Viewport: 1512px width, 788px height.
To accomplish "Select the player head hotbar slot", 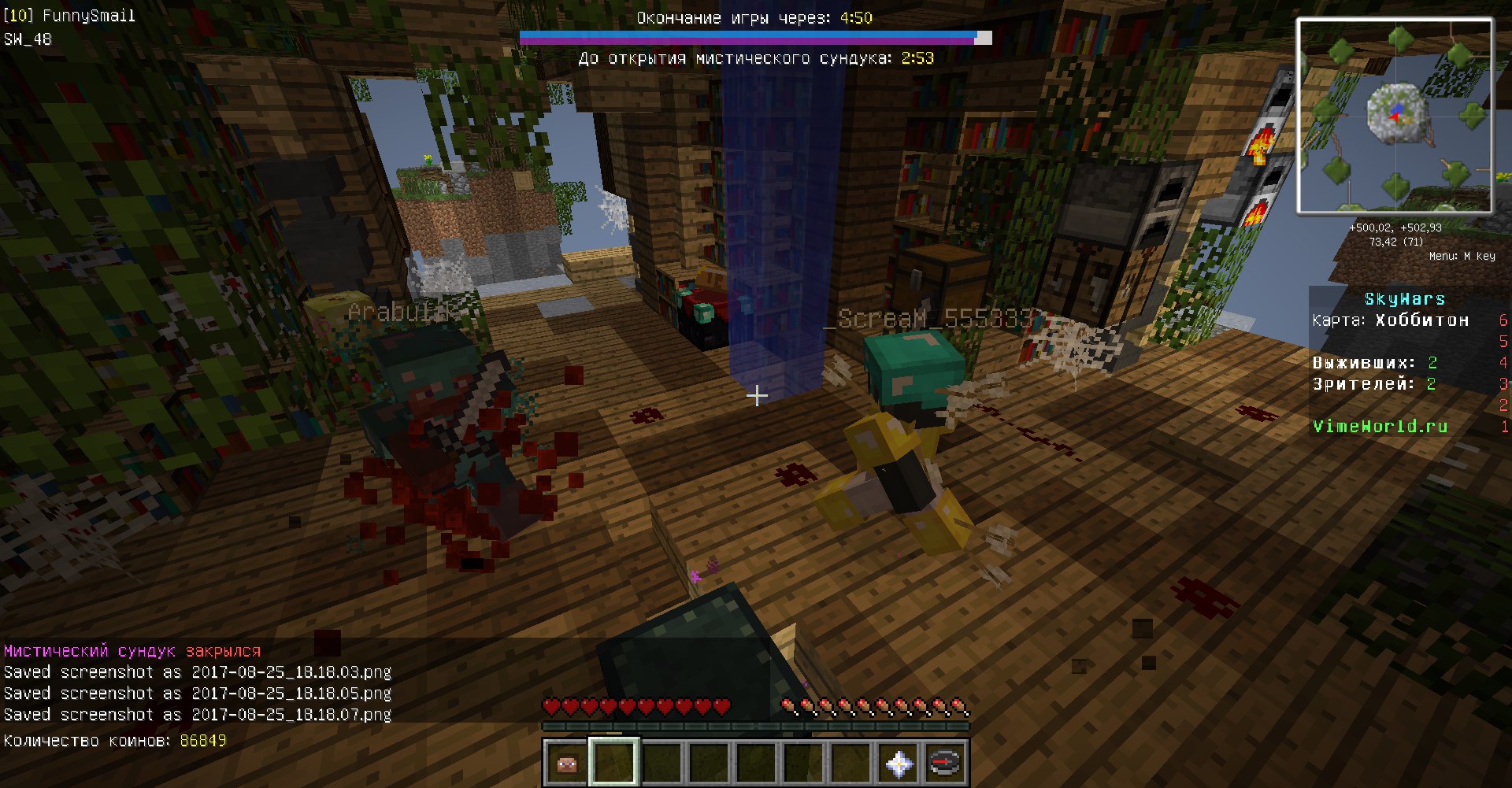I will 567,762.
